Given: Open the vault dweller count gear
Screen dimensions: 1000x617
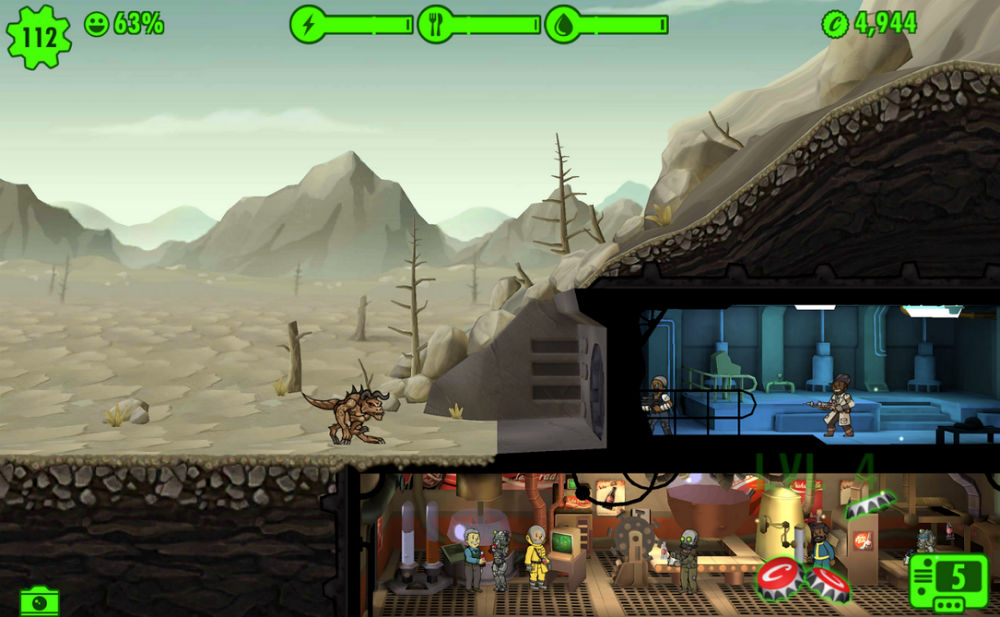Looking at the screenshot, I should [x=38, y=37].
